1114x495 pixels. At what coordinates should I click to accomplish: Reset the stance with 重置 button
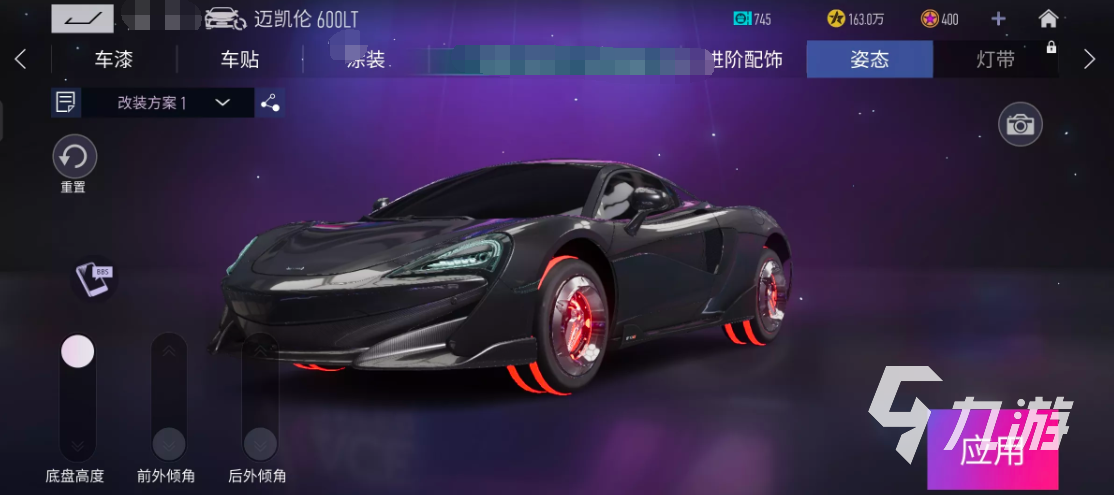point(74,157)
